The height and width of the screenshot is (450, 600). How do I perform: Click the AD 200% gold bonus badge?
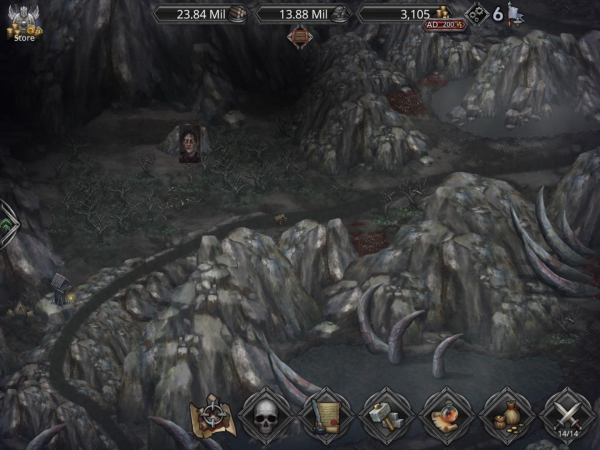point(444,23)
